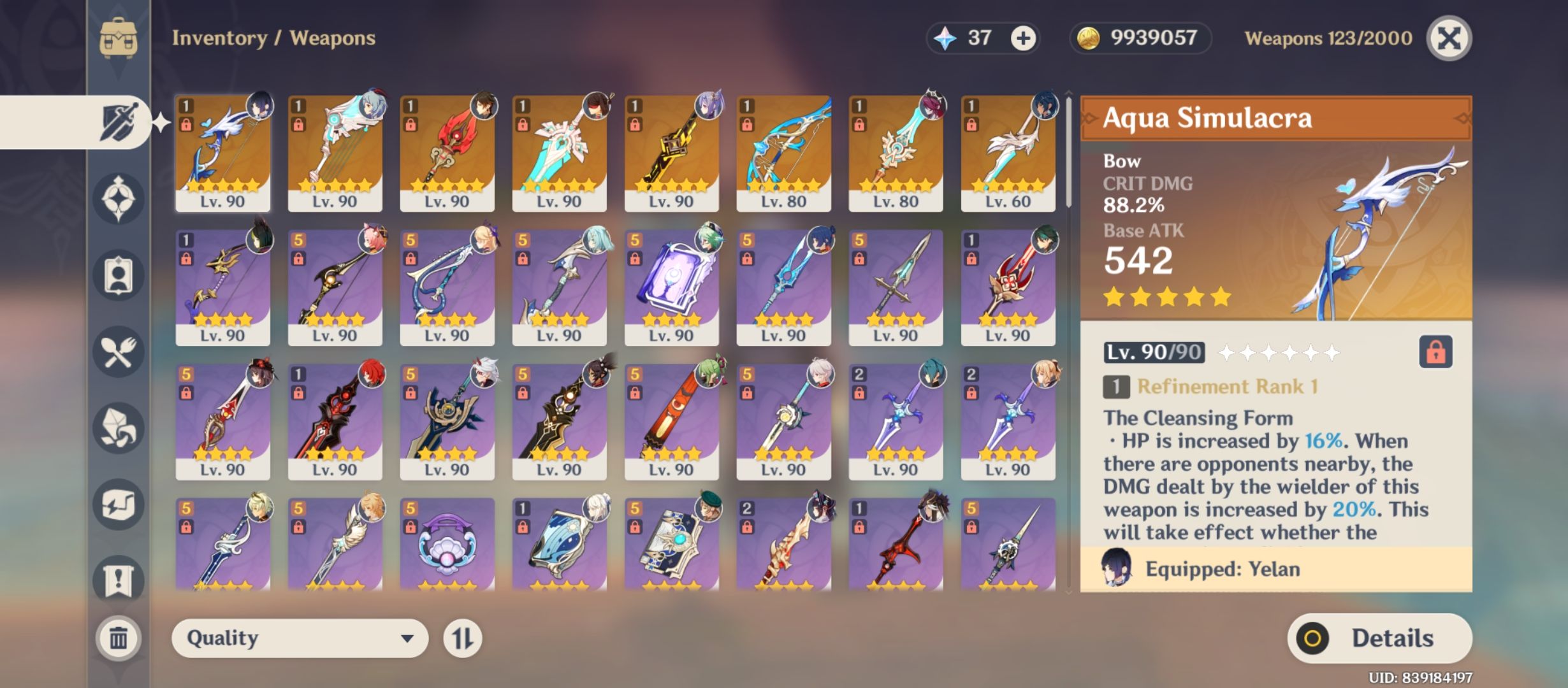Reverse the weapon sort order
The width and height of the screenshot is (1568, 688).
click(x=470, y=638)
